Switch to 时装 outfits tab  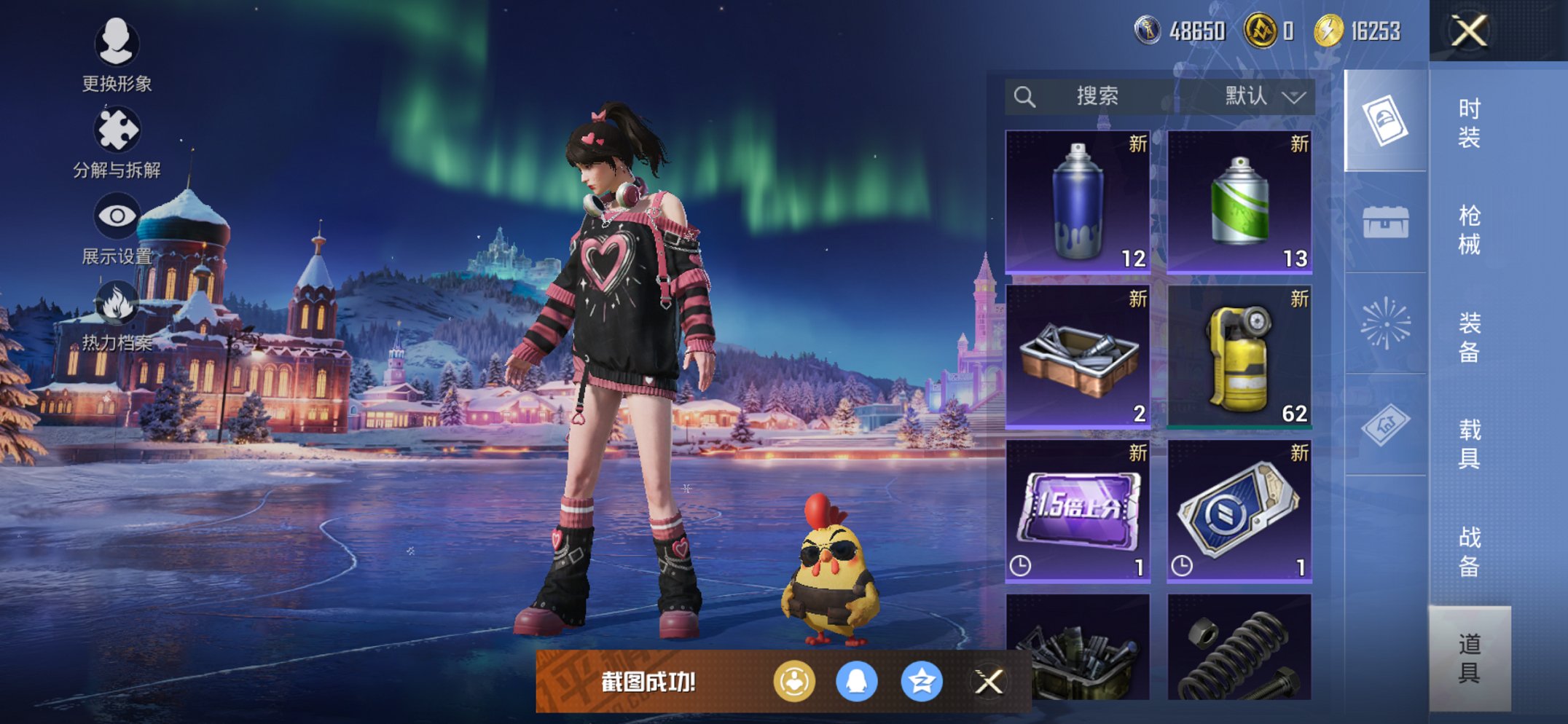tap(1469, 123)
